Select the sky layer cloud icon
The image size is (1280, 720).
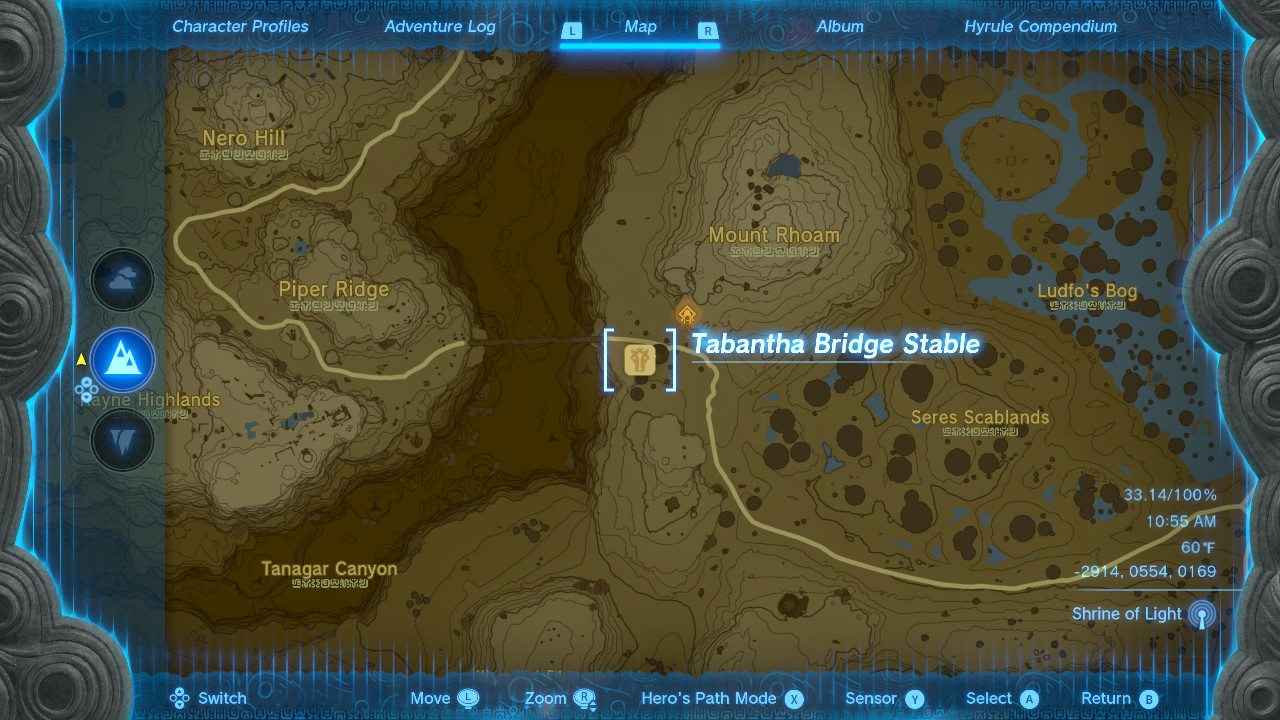(x=122, y=280)
